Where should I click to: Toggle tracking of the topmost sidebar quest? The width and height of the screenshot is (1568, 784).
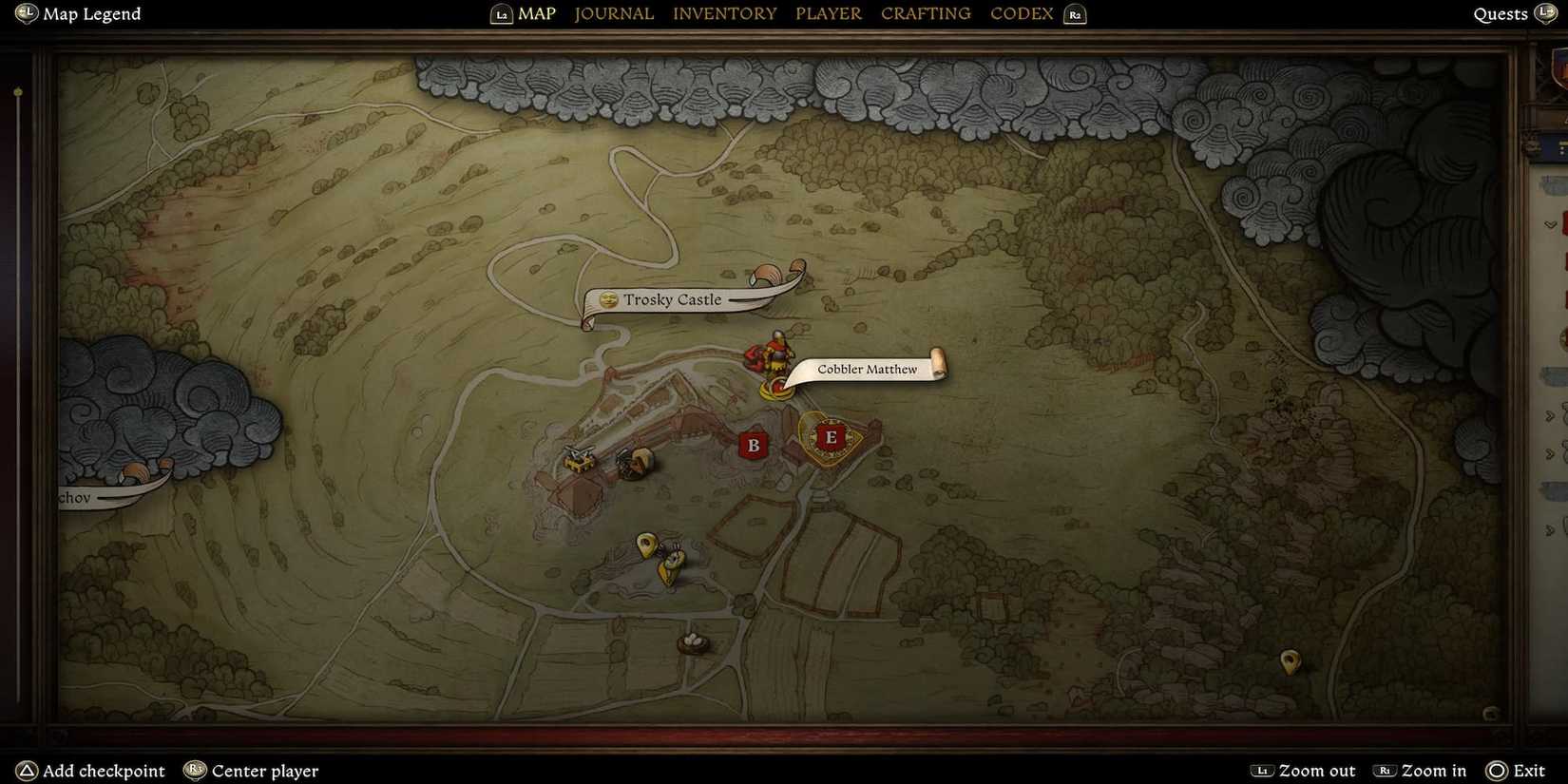point(1563,228)
